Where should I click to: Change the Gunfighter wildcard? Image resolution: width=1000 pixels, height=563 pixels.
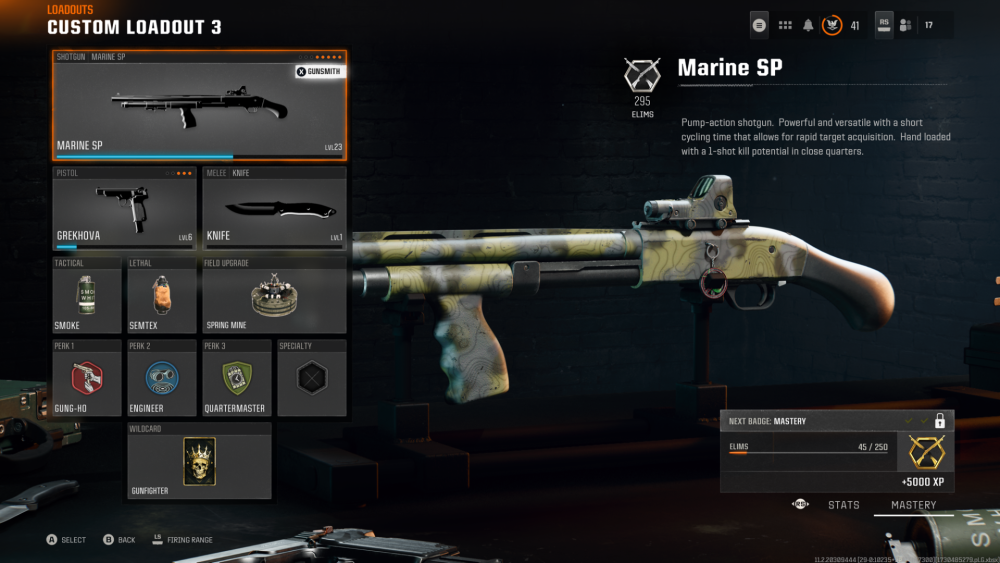click(x=199, y=461)
